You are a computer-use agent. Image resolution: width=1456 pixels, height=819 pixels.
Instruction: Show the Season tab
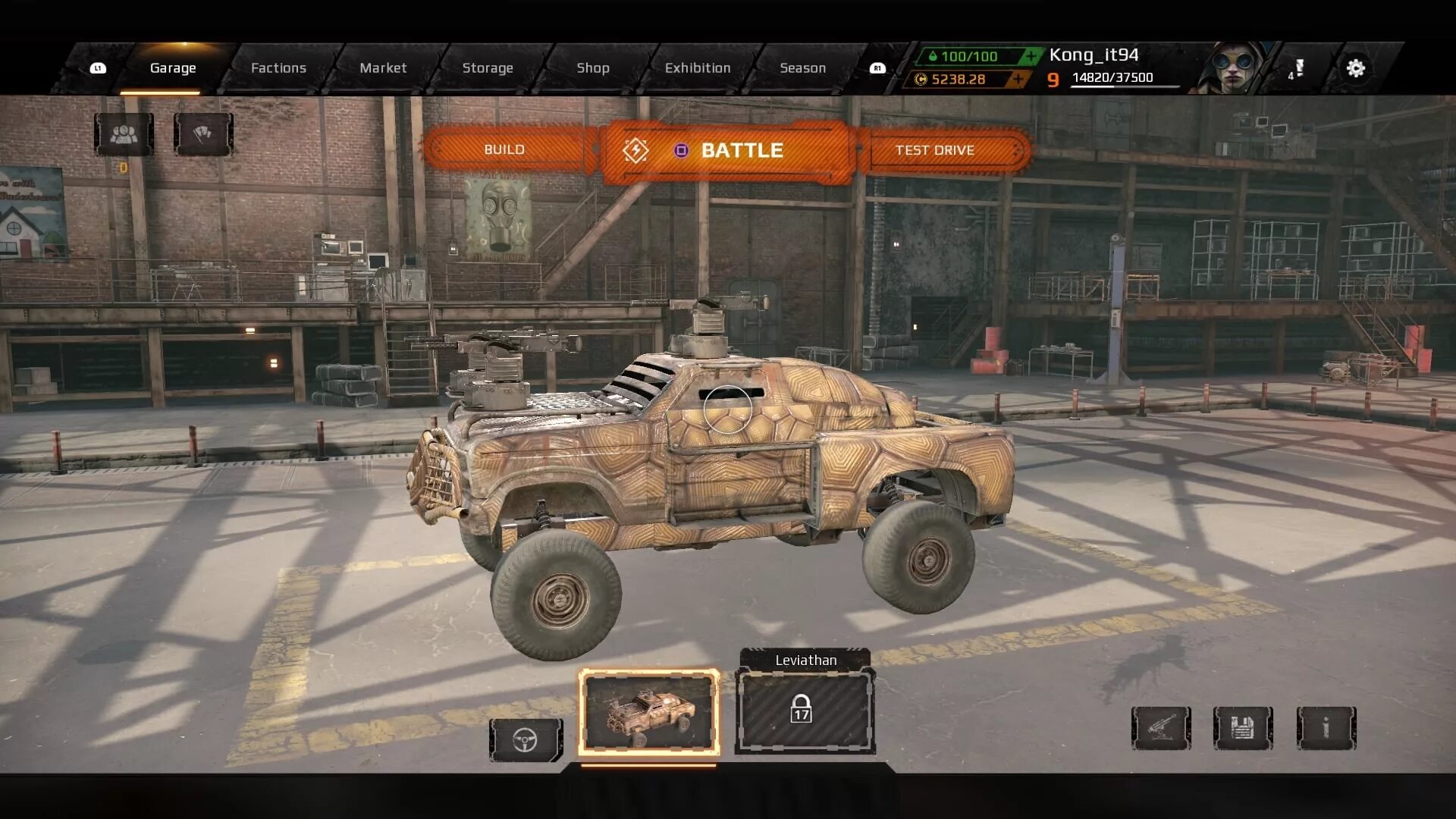[x=802, y=68]
